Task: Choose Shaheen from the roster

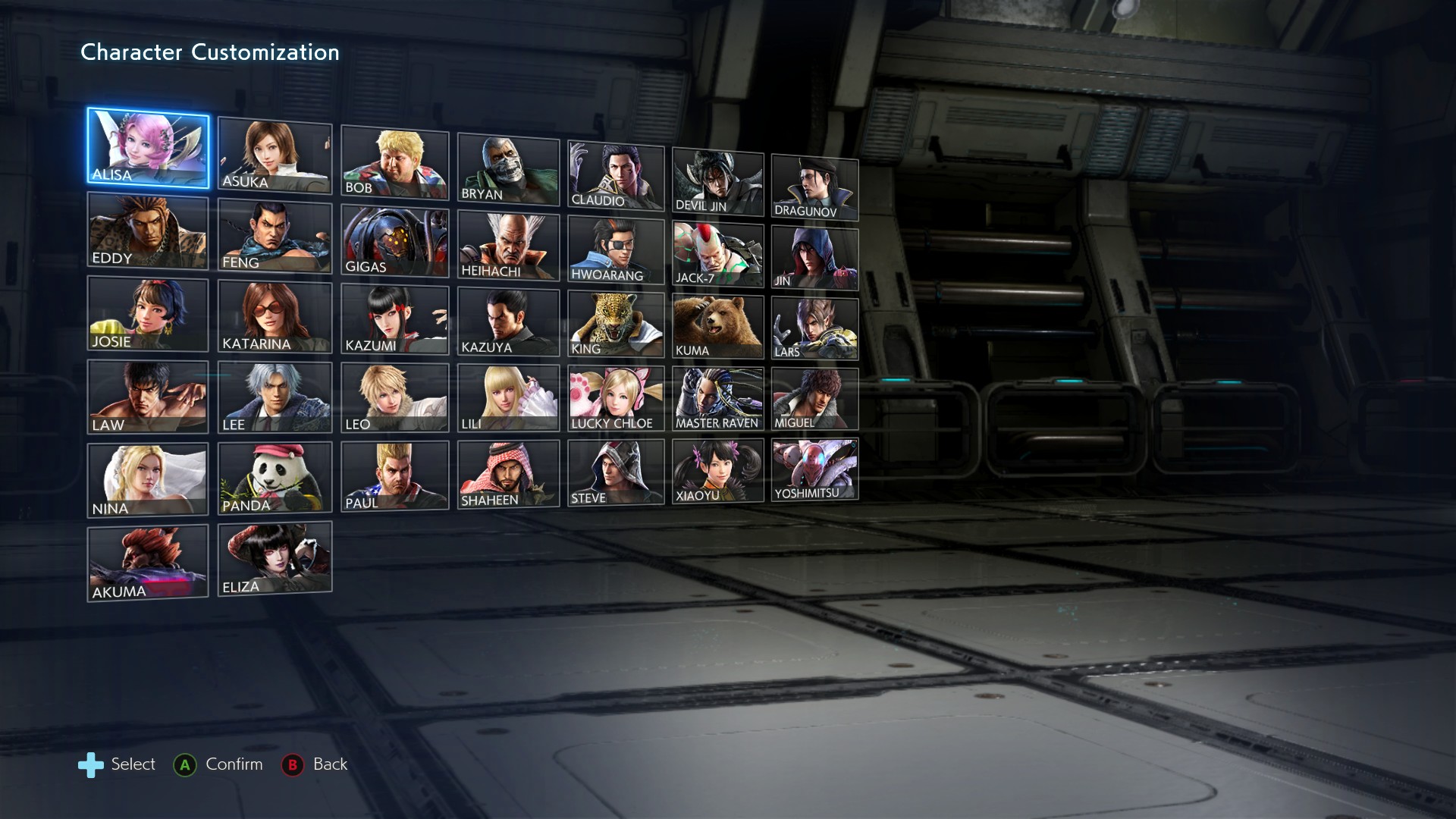Action: point(508,475)
